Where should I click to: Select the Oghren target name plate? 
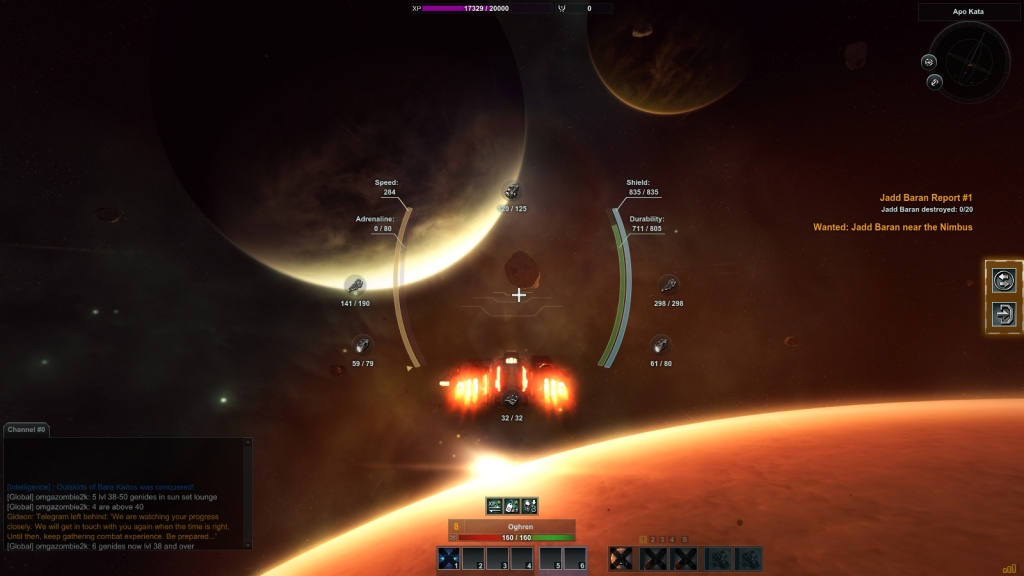coord(518,525)
